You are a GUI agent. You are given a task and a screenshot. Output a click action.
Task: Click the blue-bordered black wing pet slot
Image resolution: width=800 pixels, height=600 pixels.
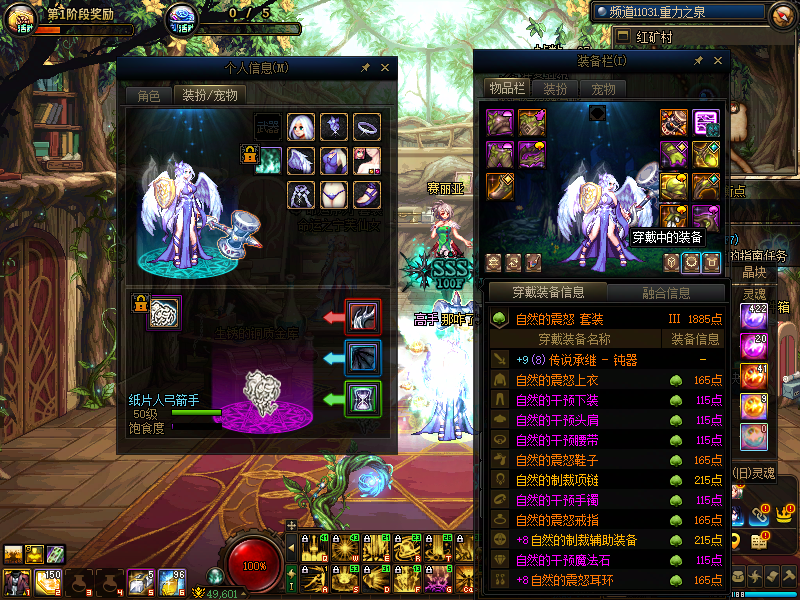point(361,358)
